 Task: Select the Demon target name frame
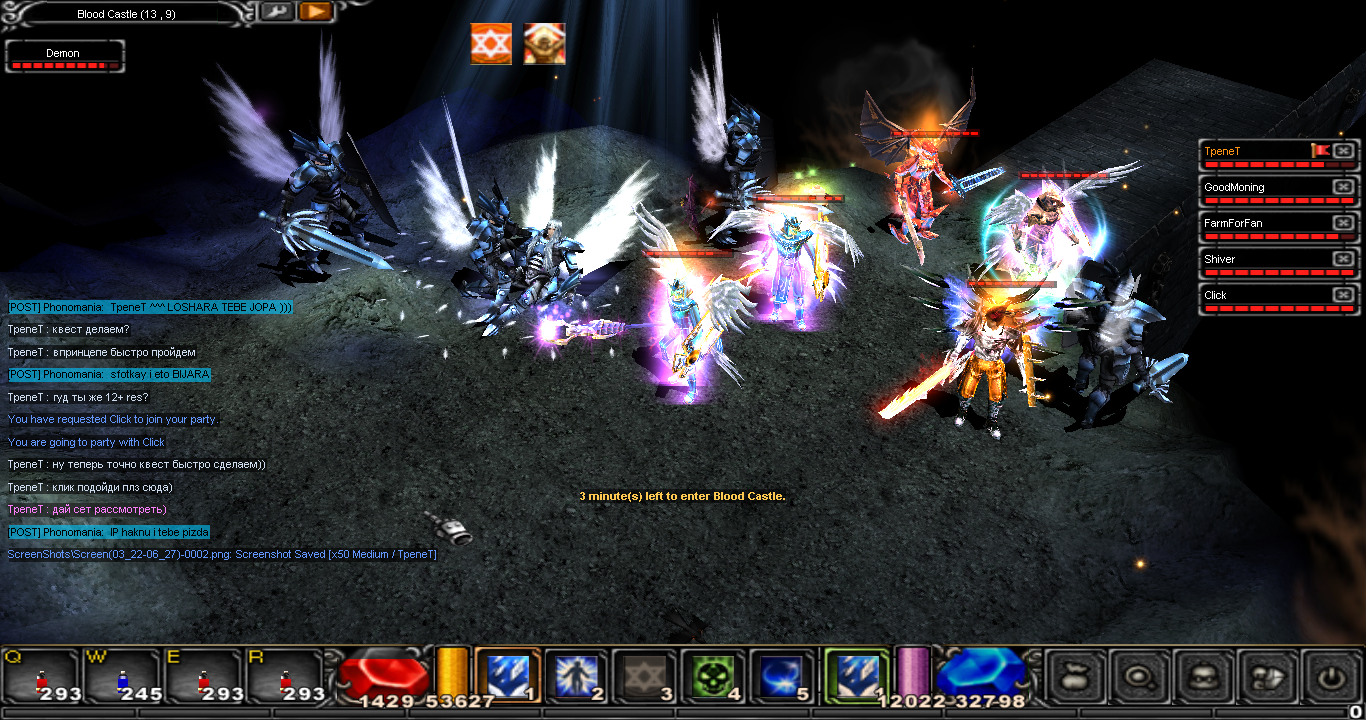click(64, 54)
